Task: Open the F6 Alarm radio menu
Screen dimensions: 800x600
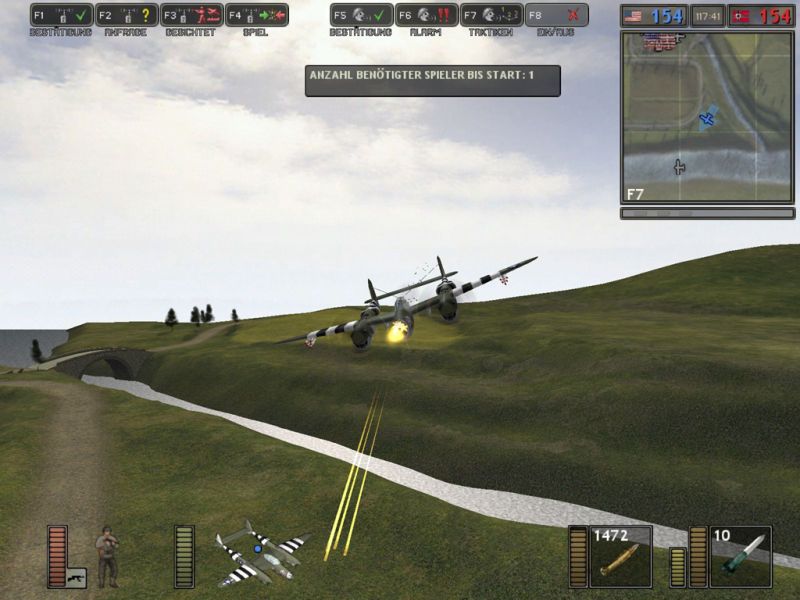Action: coord(426,15)
